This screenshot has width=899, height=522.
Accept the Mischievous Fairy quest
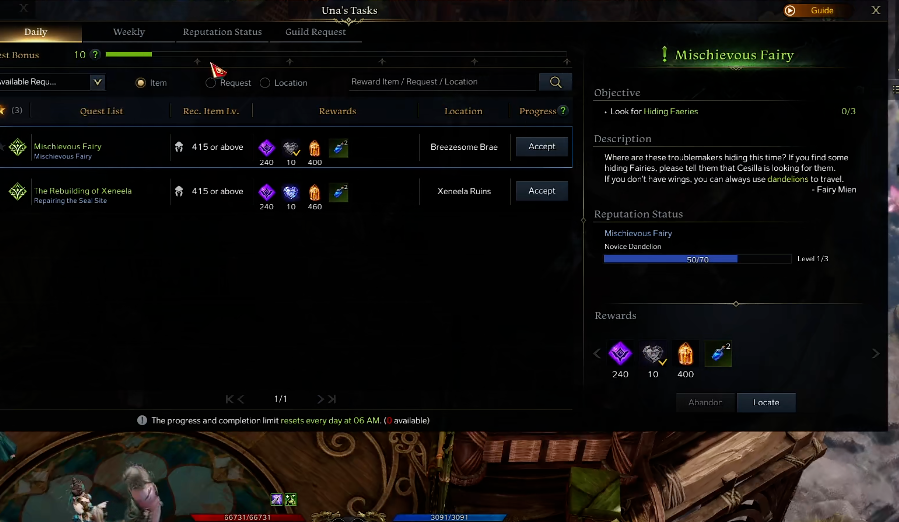[x=541, y=146]
